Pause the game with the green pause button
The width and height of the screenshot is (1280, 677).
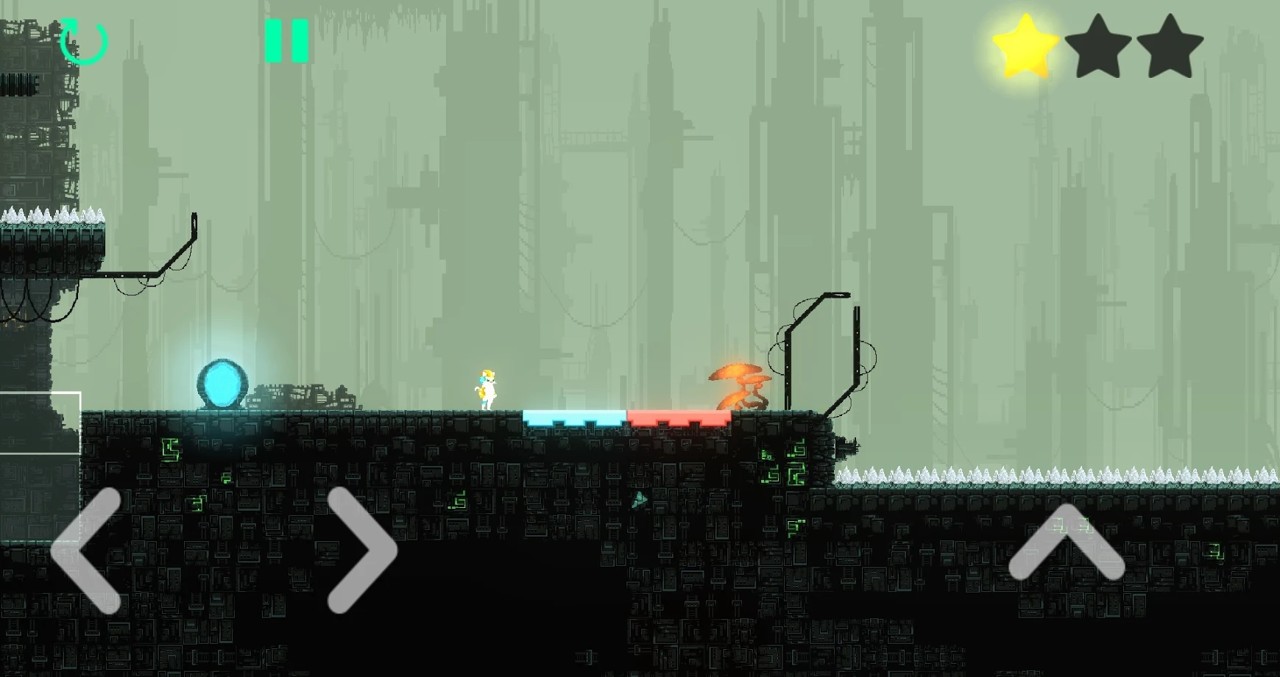286,42
